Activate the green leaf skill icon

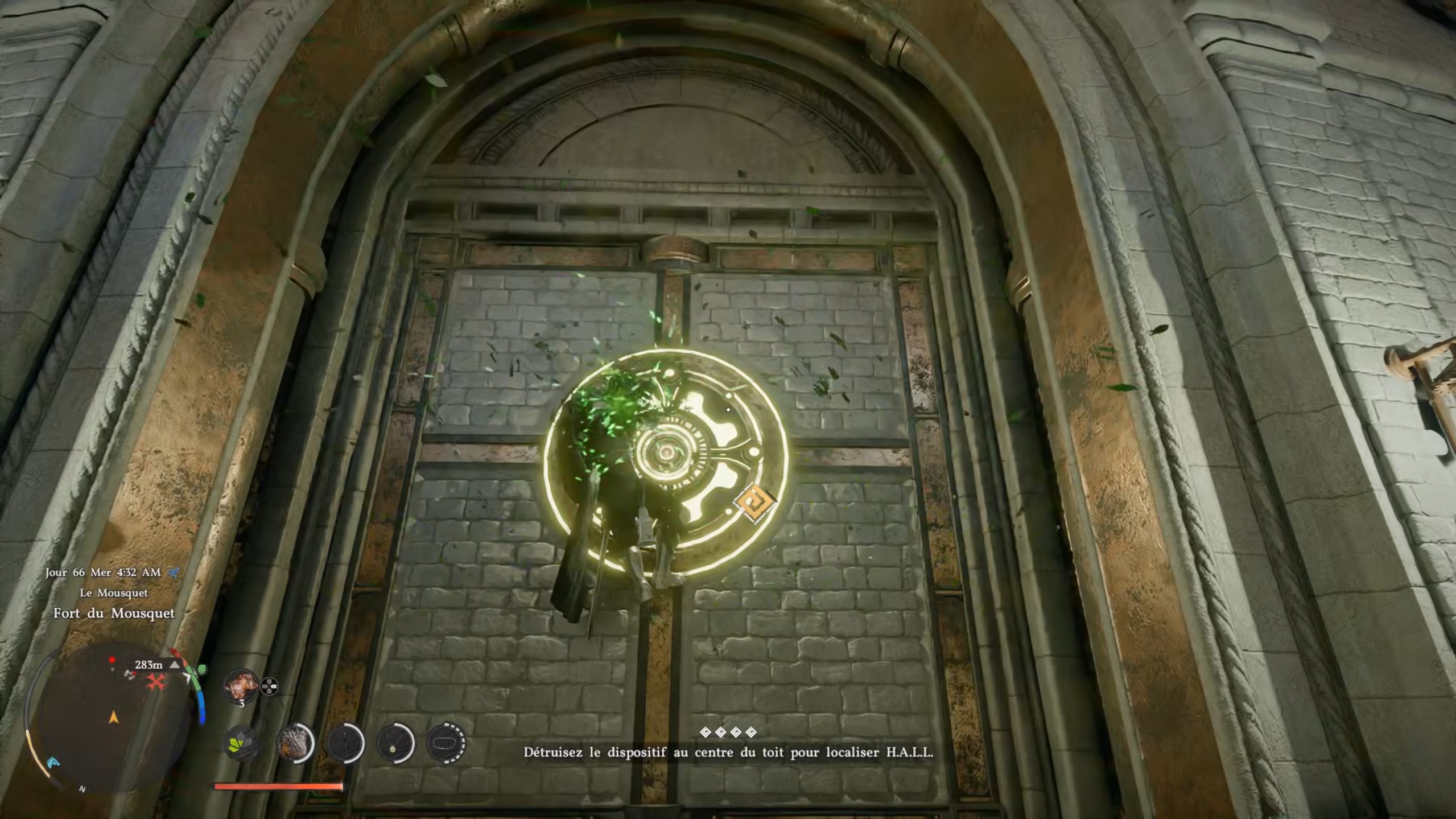241,743
